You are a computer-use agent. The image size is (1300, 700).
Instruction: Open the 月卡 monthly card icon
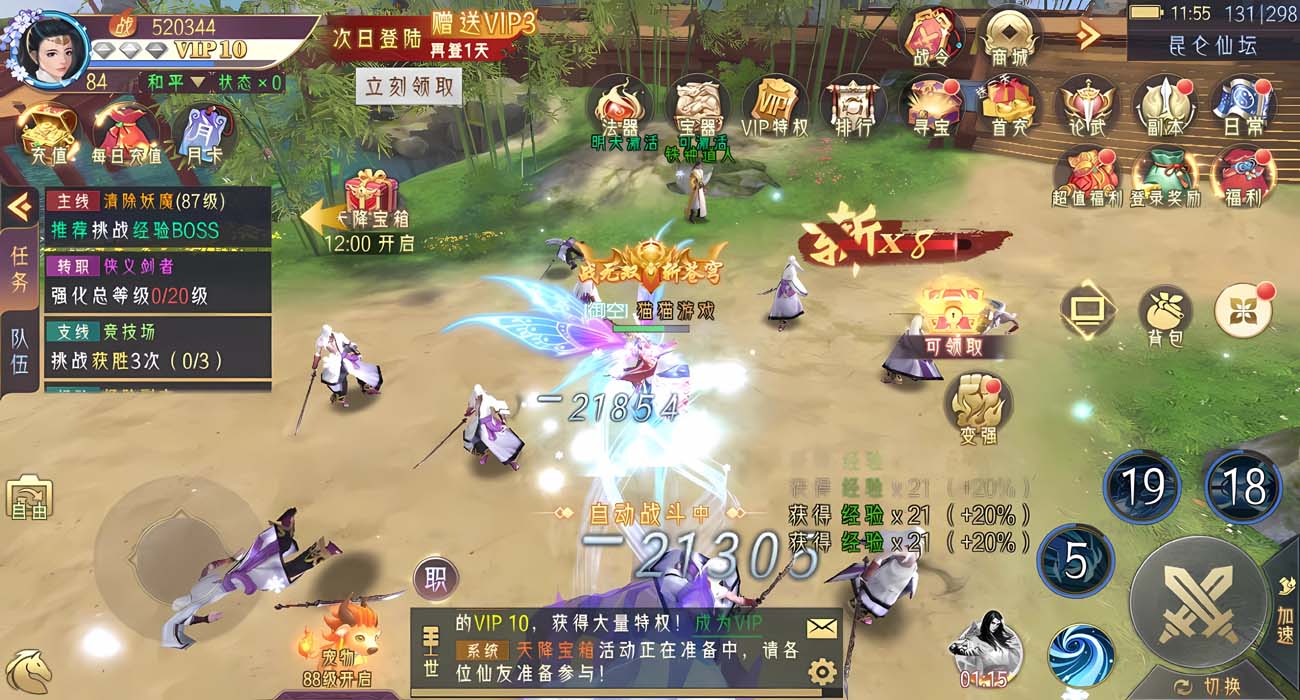click(x=203, y=135)
